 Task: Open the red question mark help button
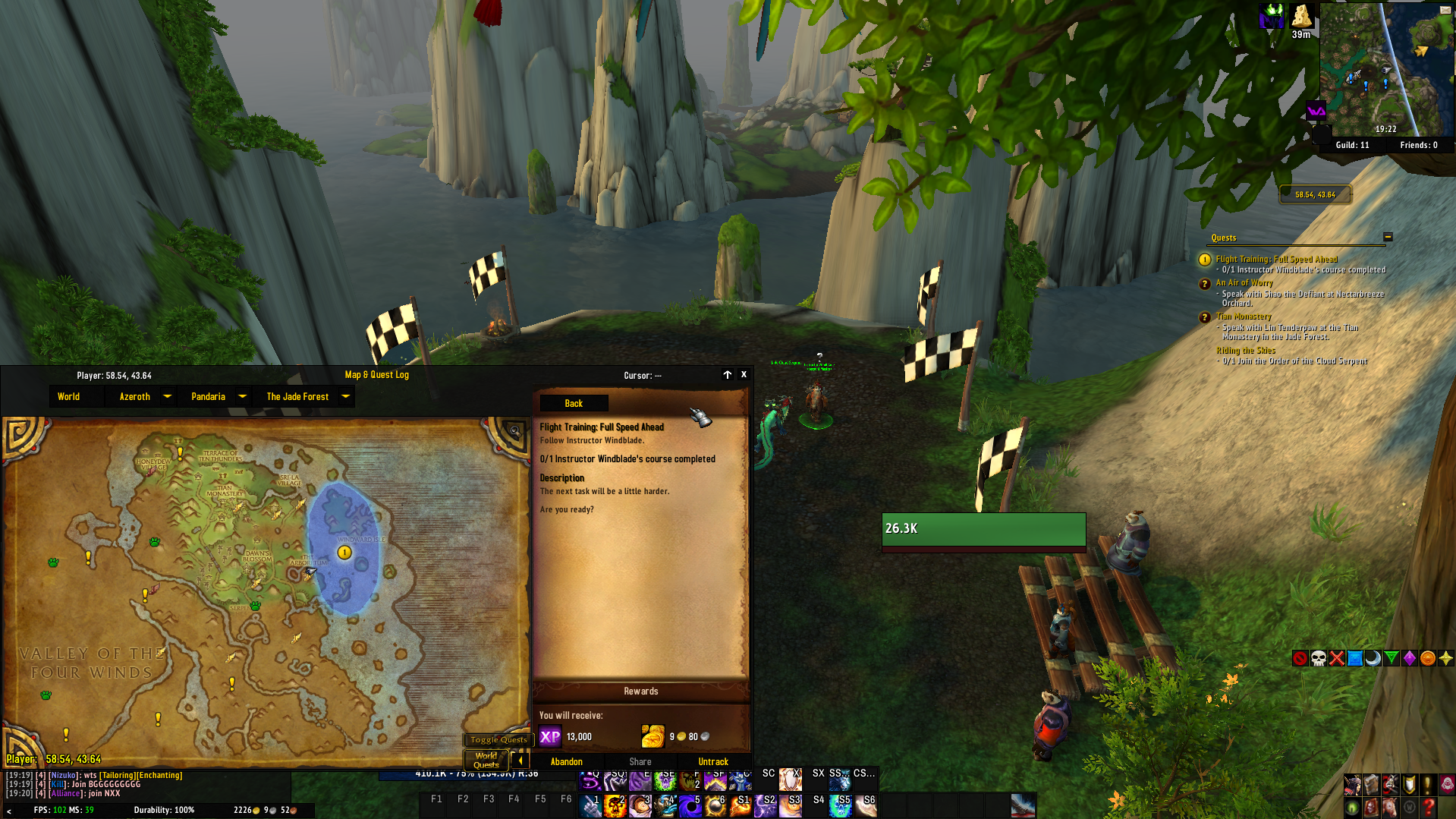1429,805
